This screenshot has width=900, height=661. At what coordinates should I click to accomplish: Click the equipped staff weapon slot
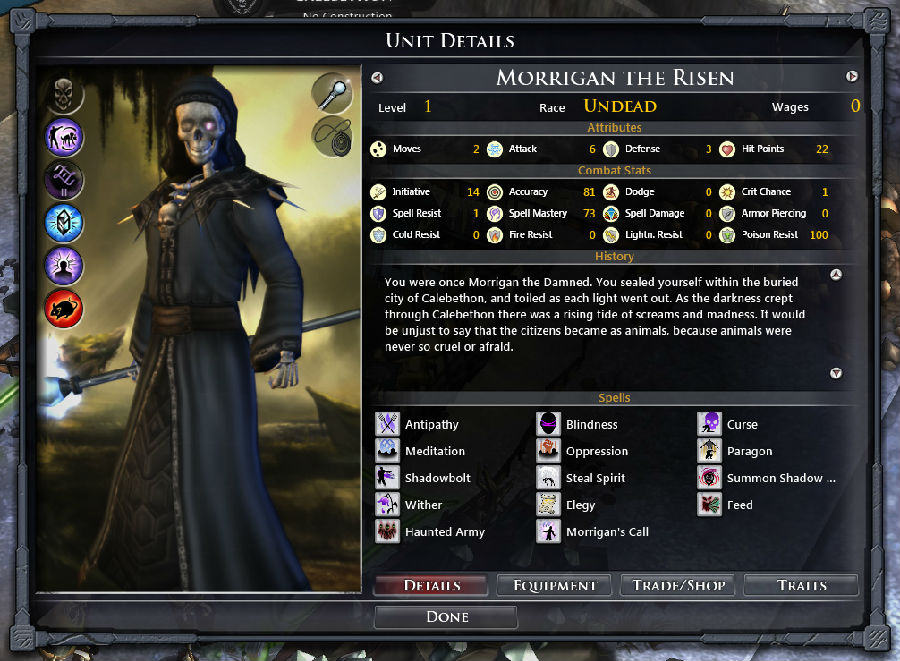coord(332,92)
